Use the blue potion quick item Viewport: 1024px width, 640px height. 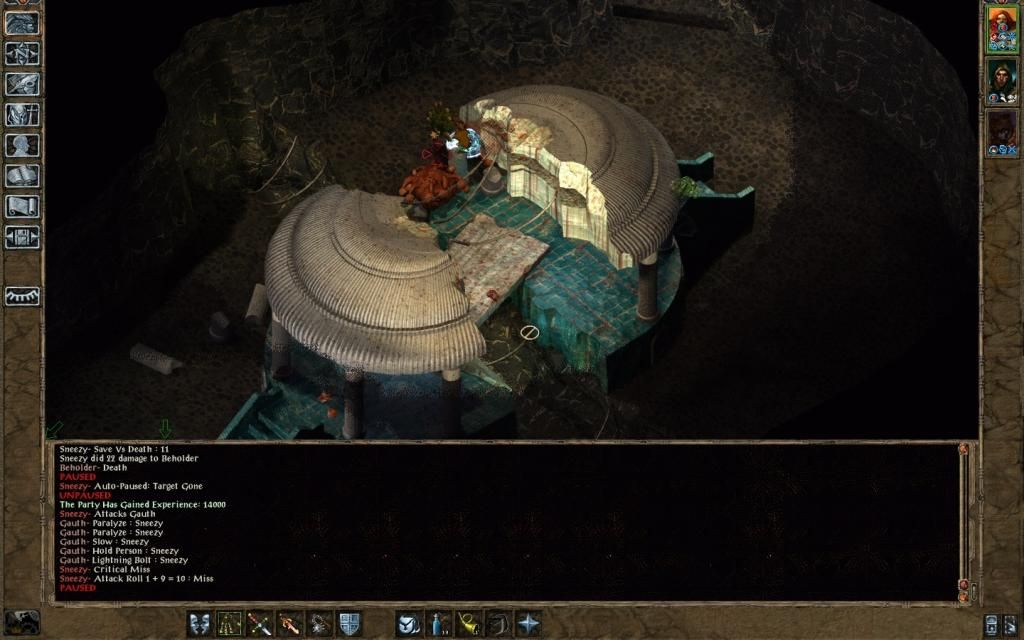[438, 624]
